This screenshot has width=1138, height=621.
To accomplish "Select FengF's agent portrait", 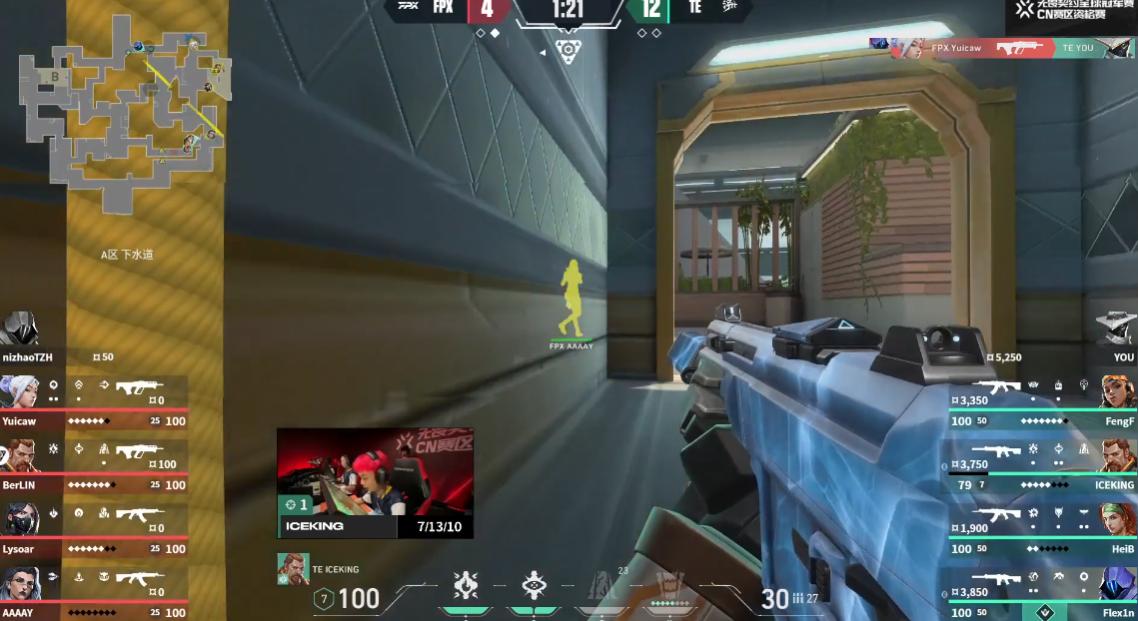I will tap(1118, 391).
